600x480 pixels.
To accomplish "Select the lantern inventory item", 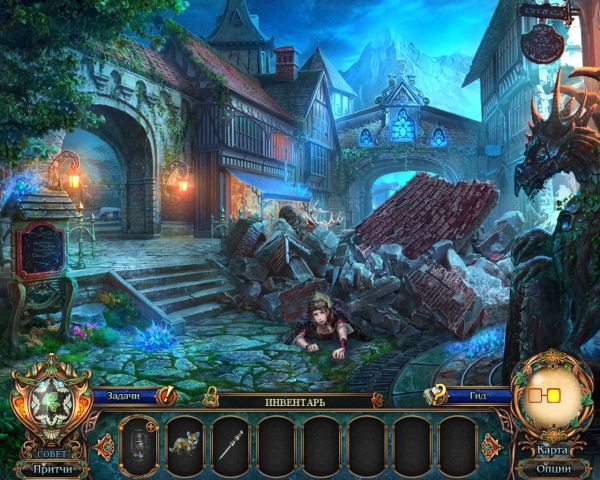I will click(138, 440).
